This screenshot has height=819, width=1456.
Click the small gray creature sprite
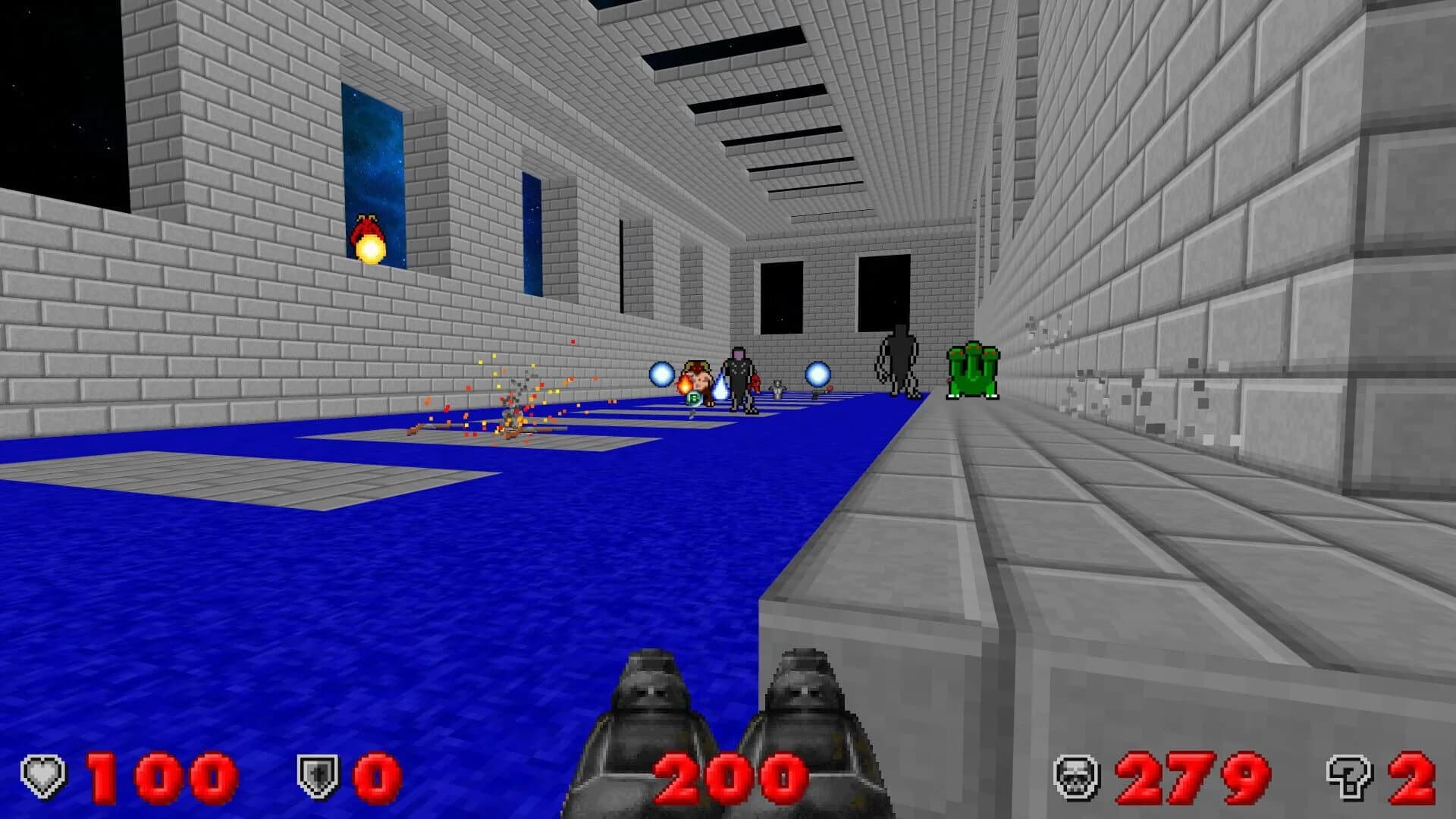point(778,387)
